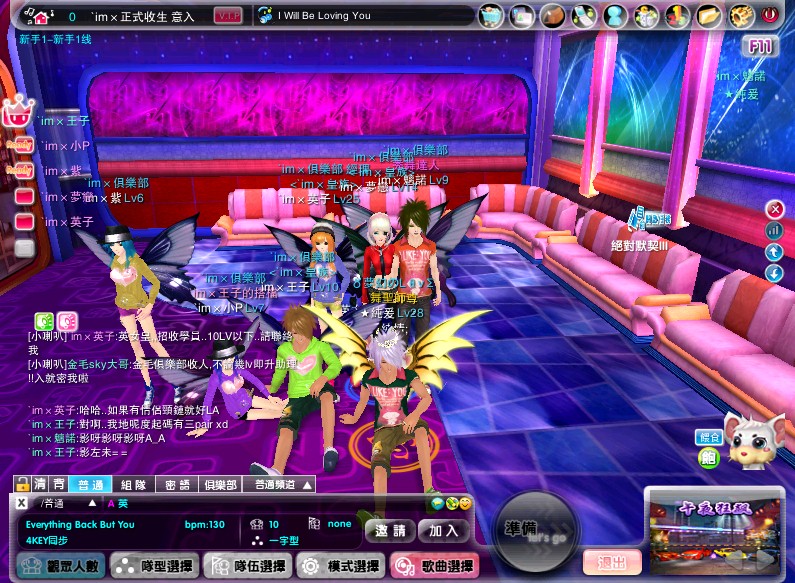Expand the 普通頻道 channel dropdown
This screenshot has width=795, height=583.
tap(281, 485)
